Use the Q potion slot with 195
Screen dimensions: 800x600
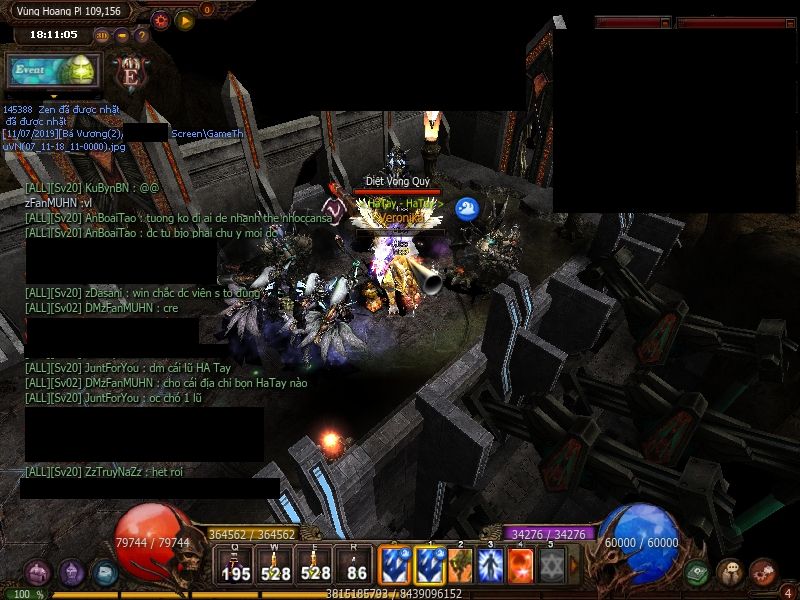236,565
